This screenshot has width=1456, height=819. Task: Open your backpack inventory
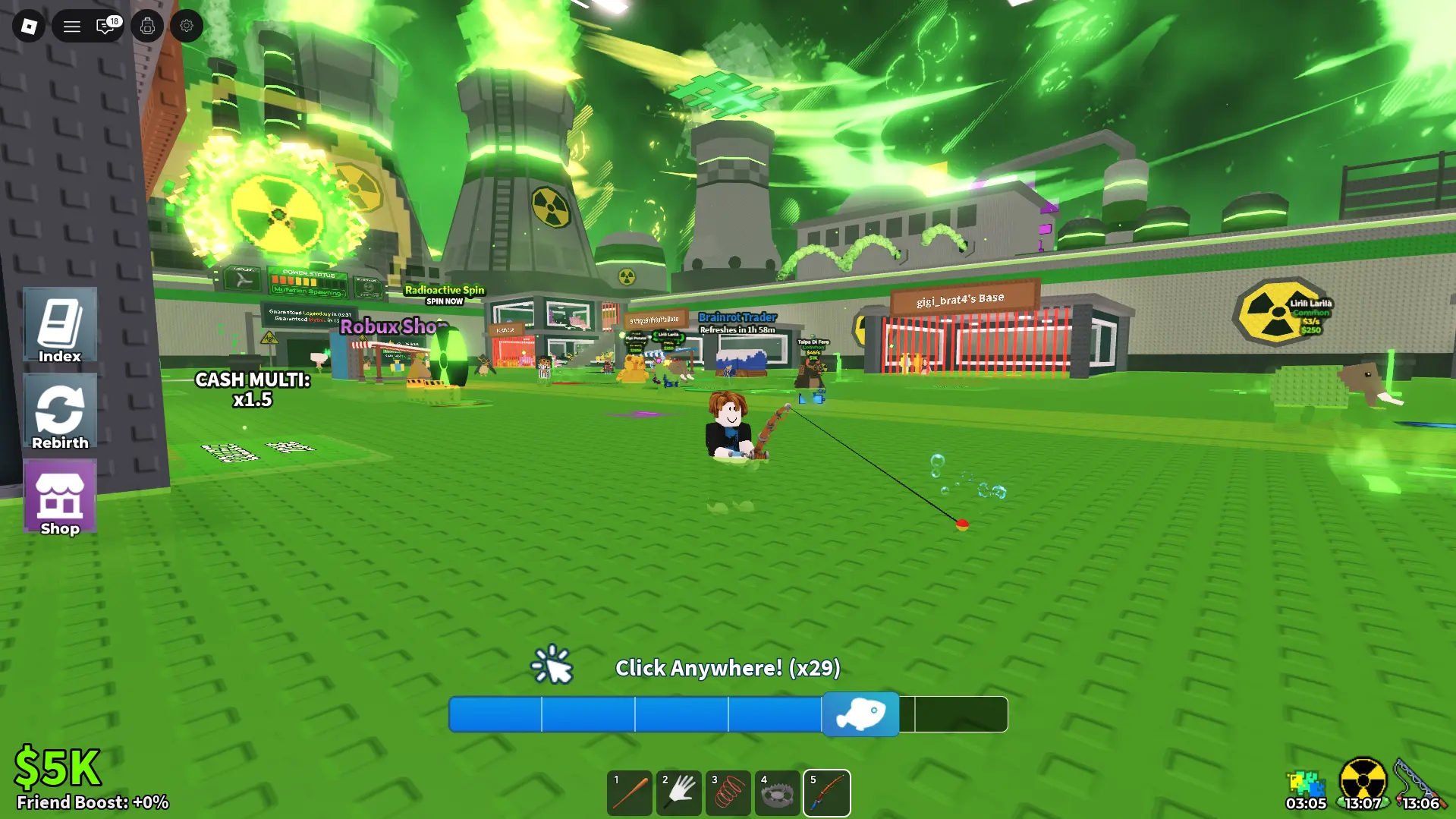pyautogui.click(x=146, y=25)
